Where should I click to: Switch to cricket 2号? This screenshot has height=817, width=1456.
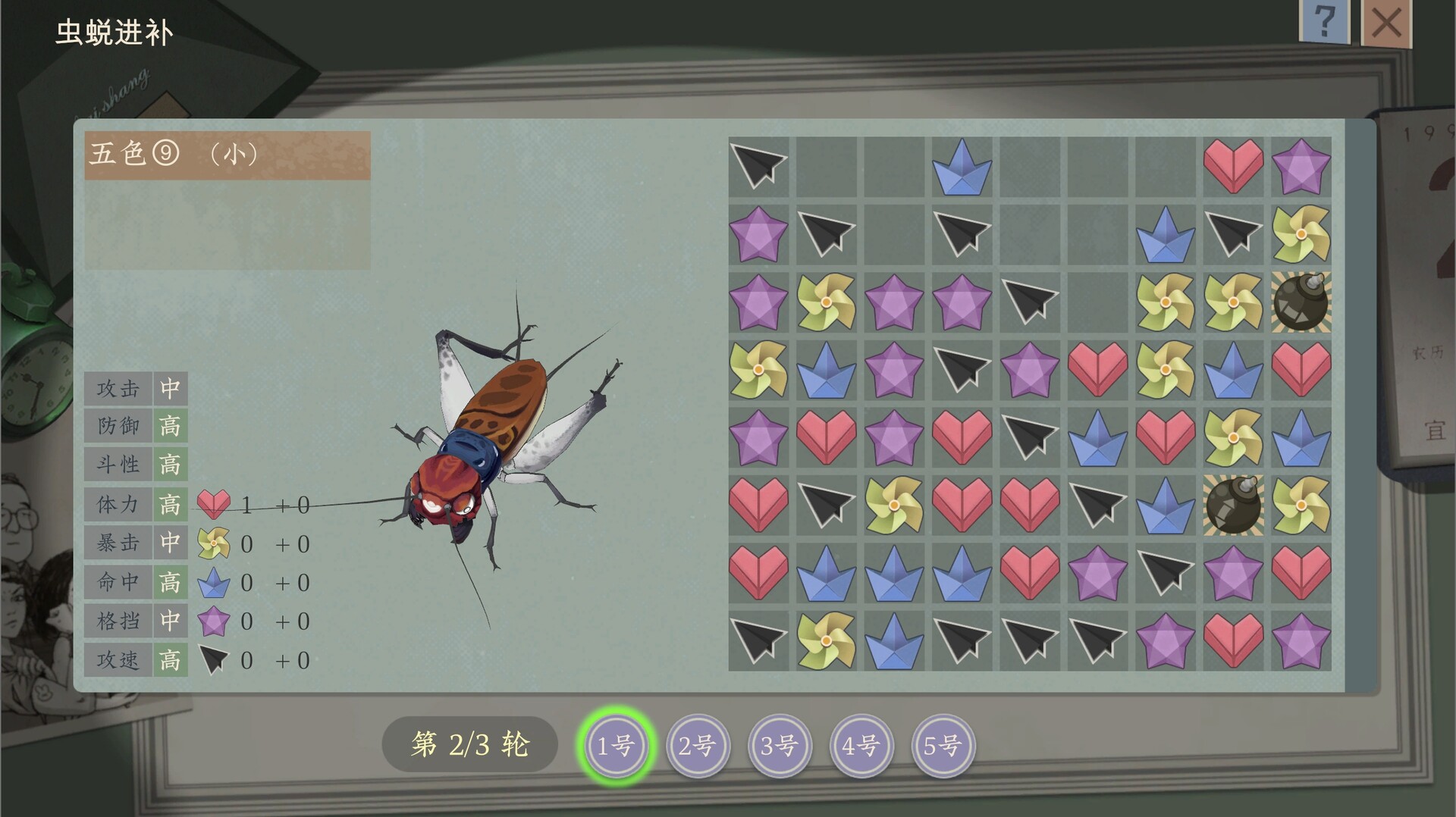(697, 746)
